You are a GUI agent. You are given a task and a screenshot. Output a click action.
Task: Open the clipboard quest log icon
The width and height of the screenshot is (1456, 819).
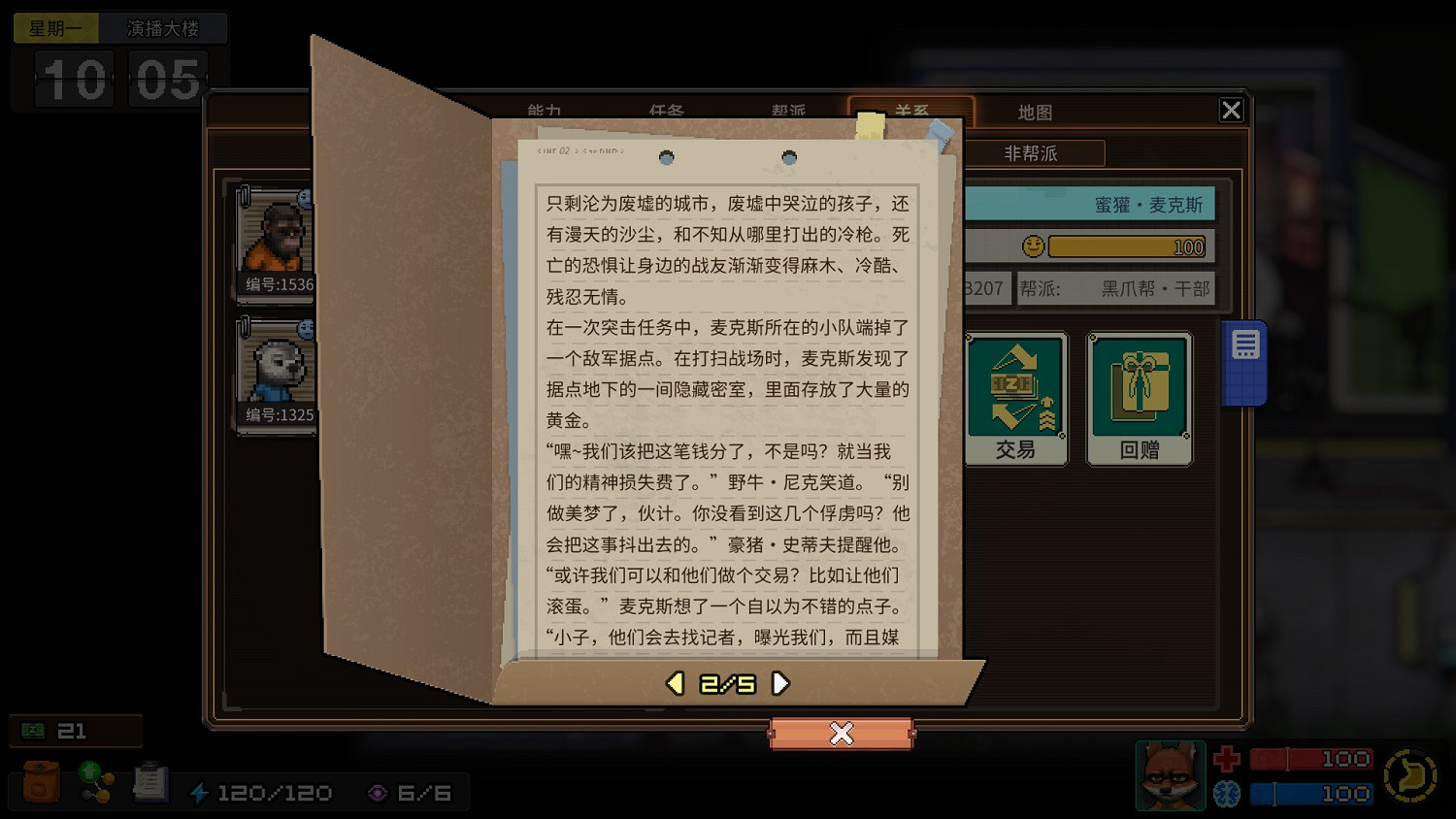pos(150,782)
